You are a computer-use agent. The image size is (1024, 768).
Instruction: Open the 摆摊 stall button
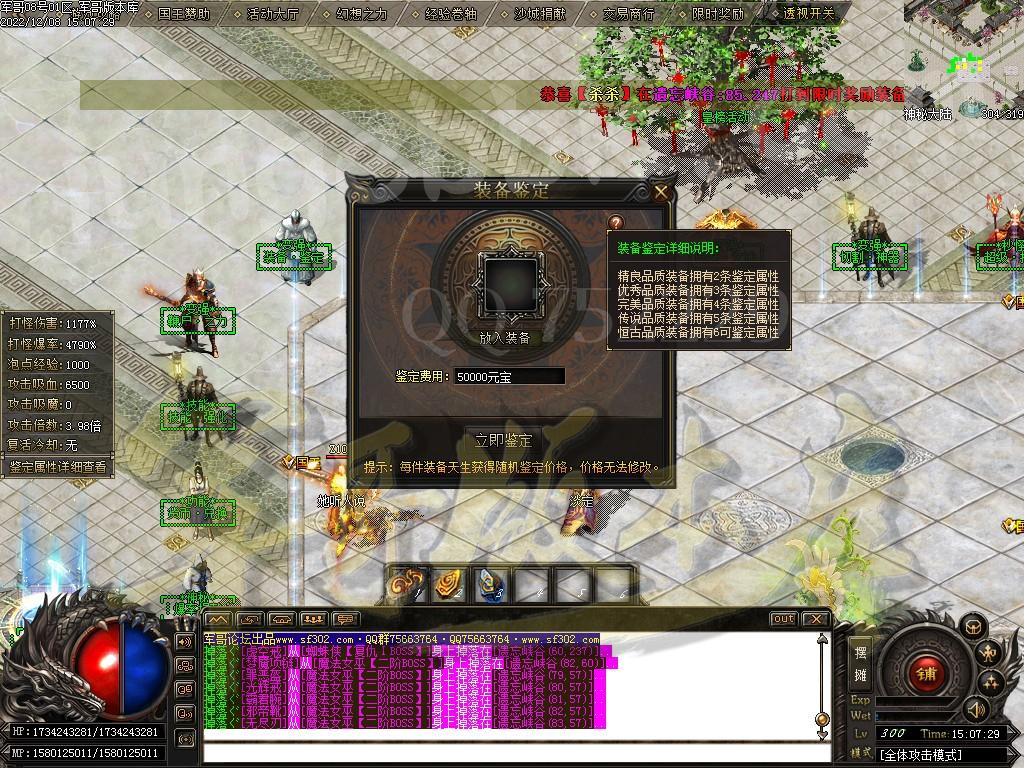tap(860, 663)
